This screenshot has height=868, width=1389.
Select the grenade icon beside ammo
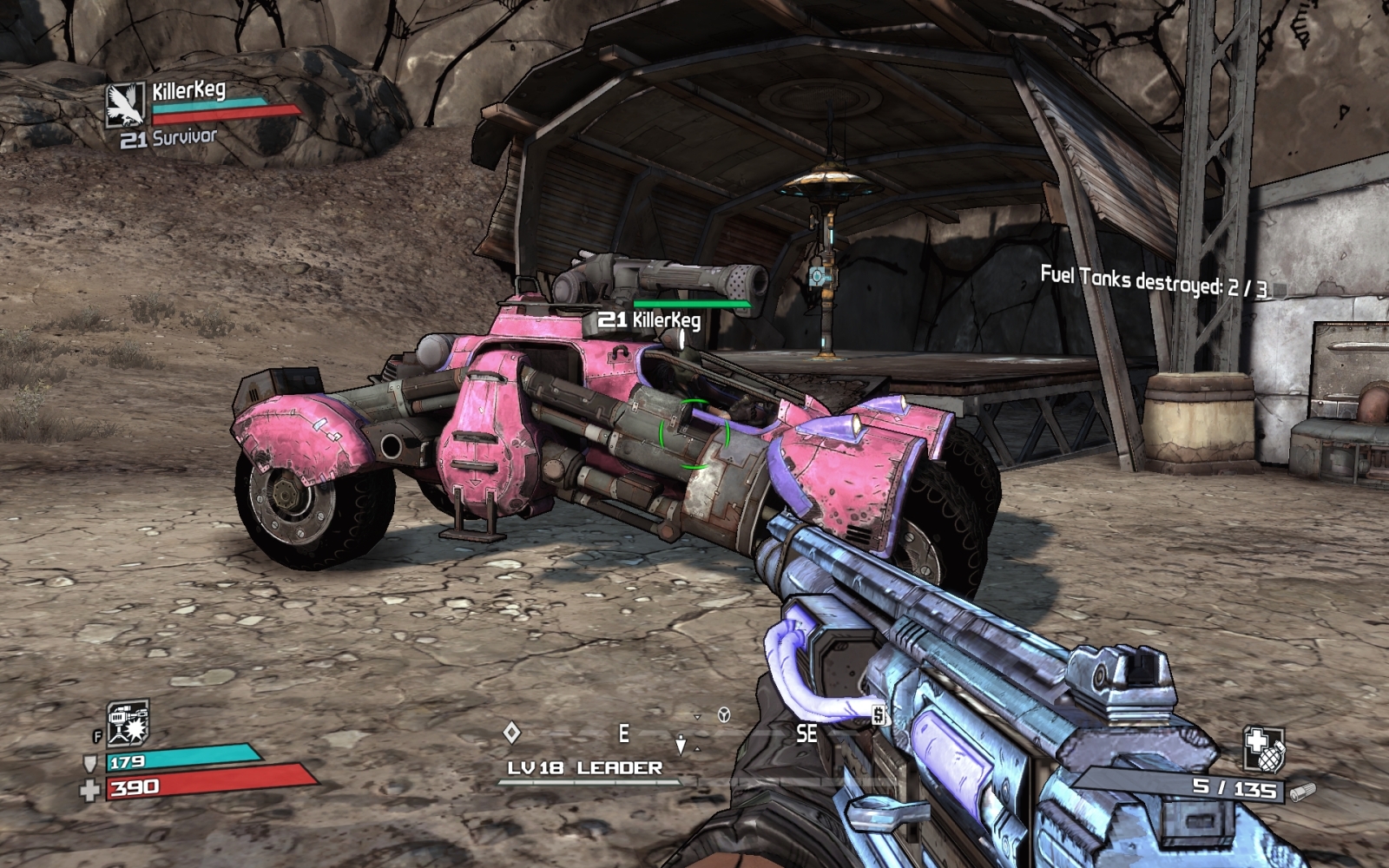[1263, 749]
